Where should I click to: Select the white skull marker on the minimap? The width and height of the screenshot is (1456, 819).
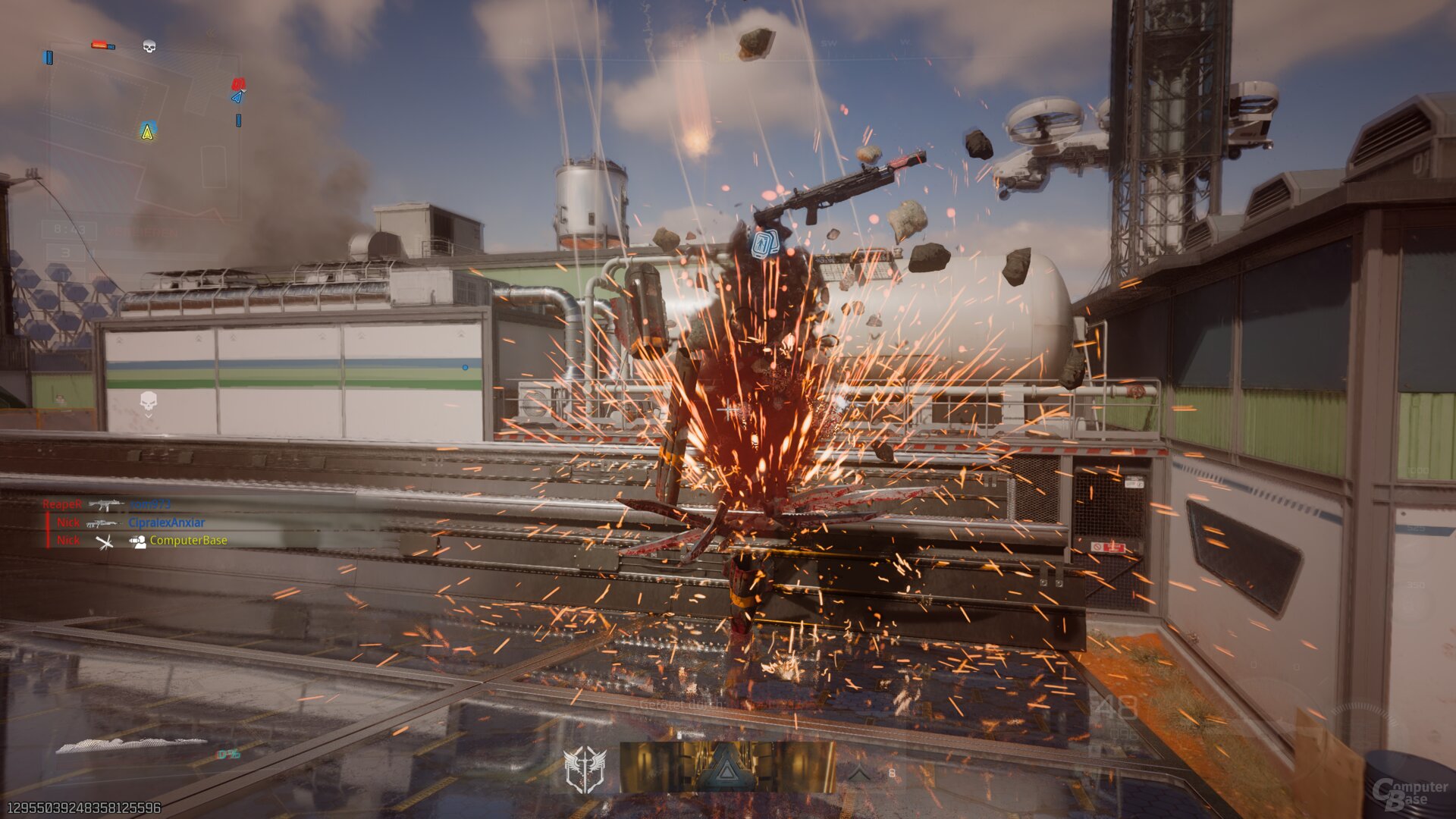pyautogui.click(x=149, y=47)
